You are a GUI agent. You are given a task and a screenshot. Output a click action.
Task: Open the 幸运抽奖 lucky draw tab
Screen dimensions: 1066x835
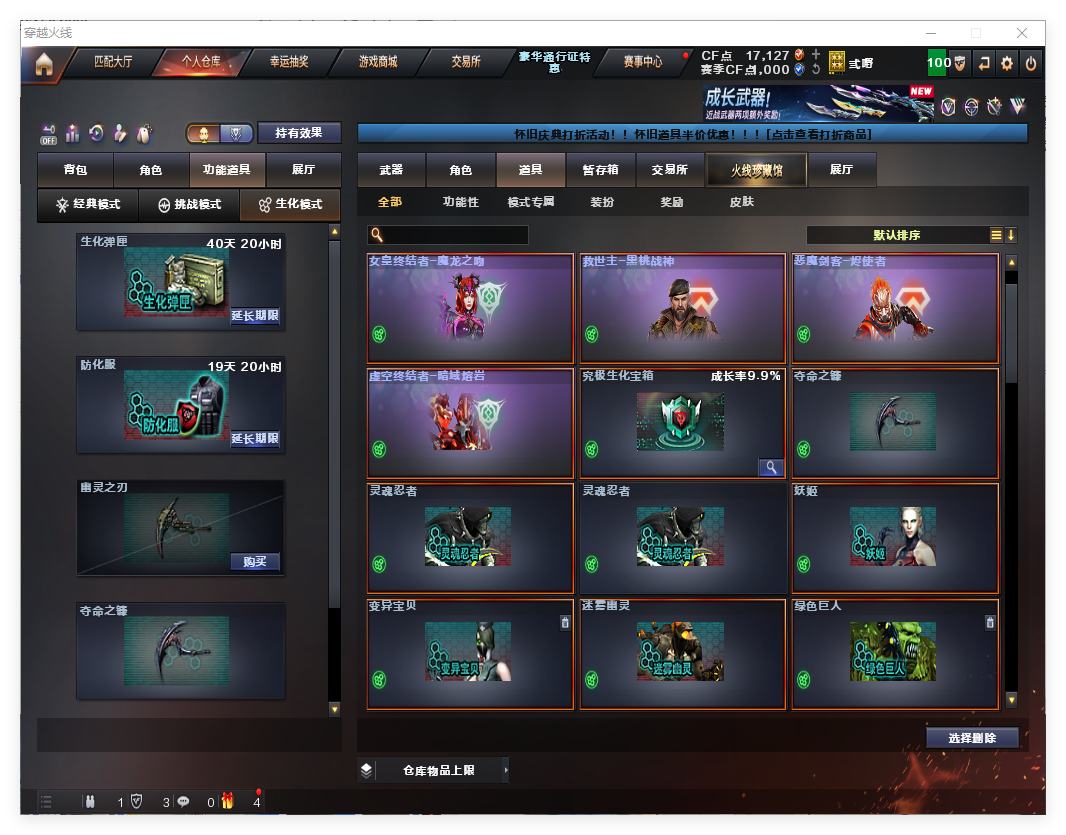pyautogui.click(x=288, y=62)
